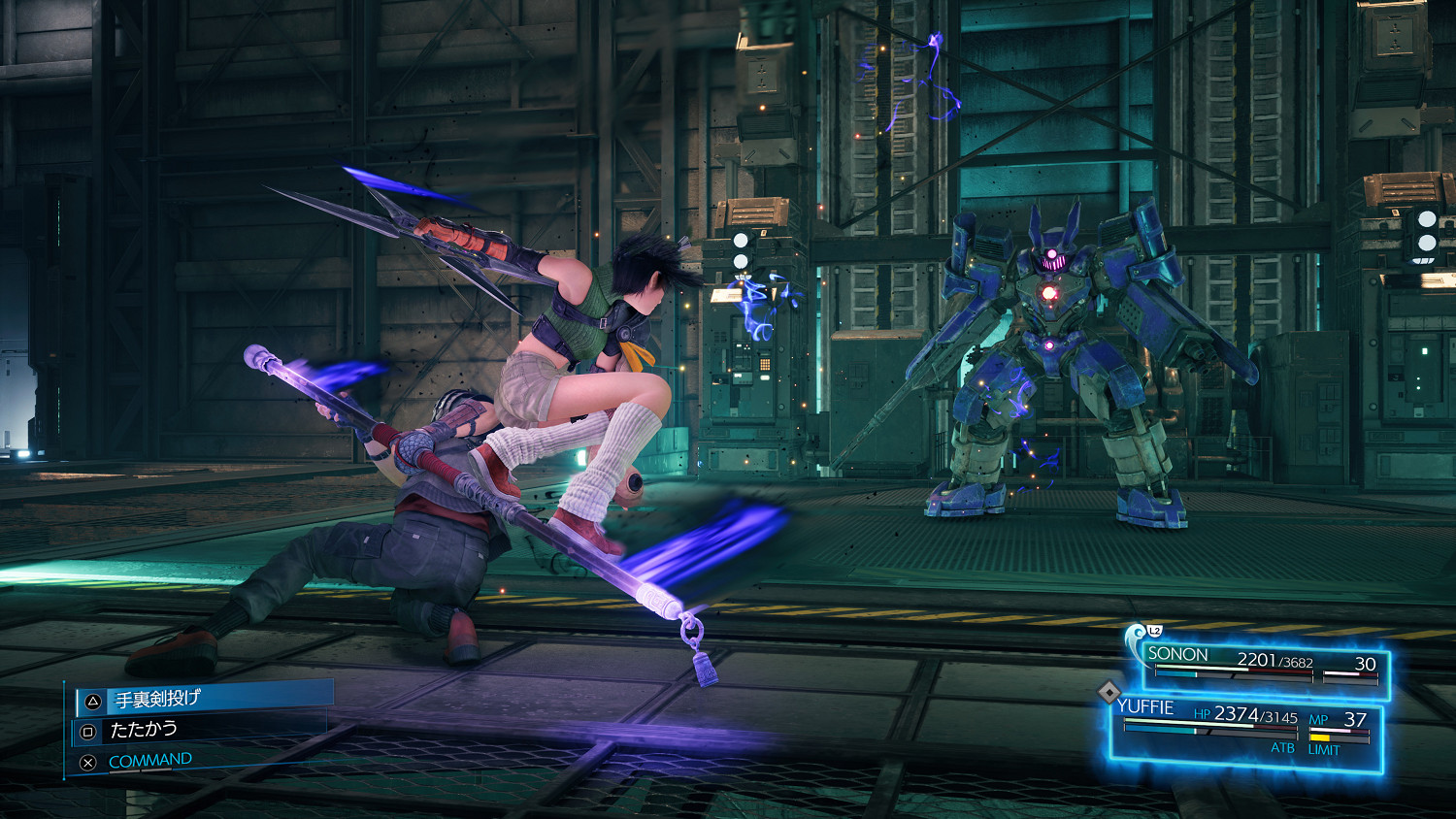Select the Triangle button icon beside 手裏剣投げ
The height and width of the screenshot is (819, 1456).
(x=92, y=701)
